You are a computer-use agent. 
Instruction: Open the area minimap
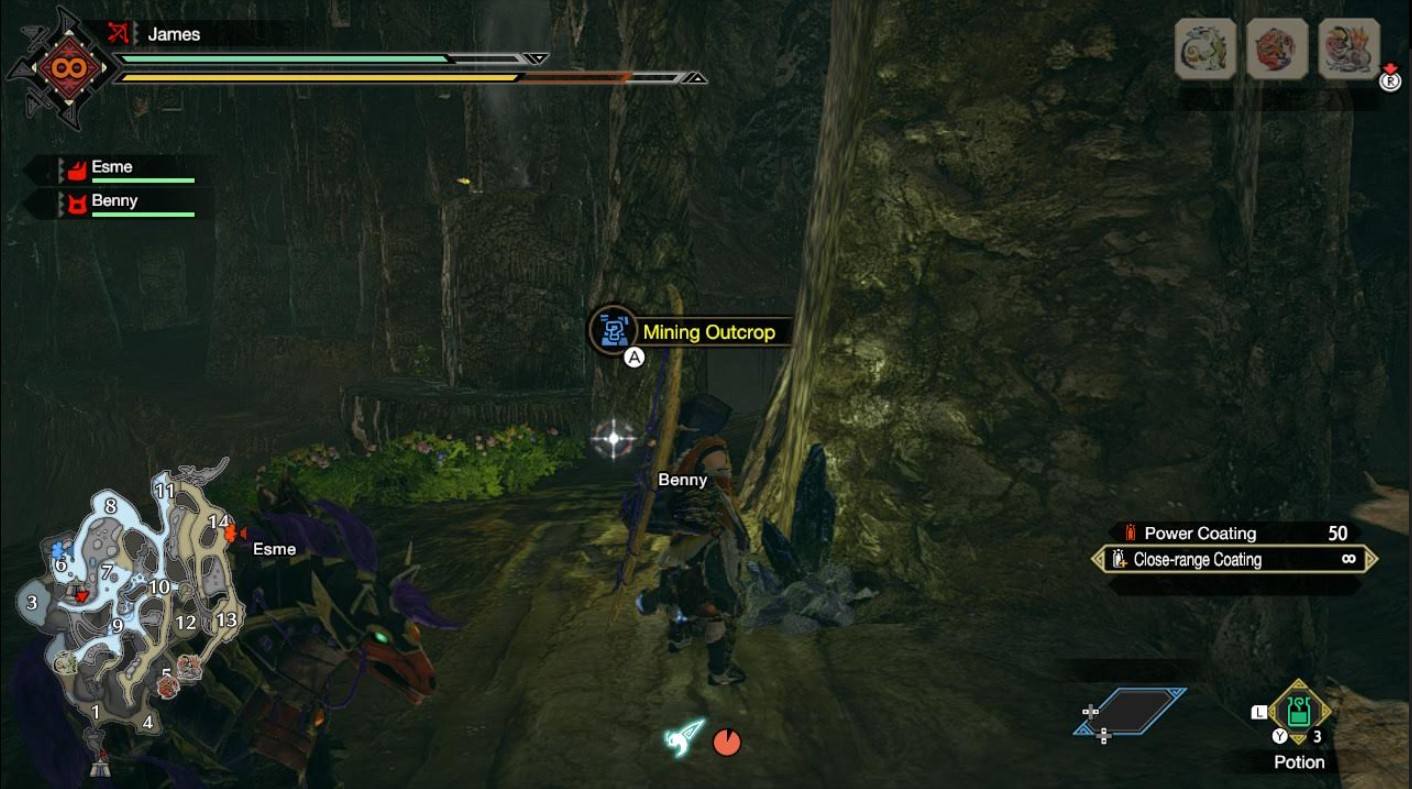pos(125,610)
